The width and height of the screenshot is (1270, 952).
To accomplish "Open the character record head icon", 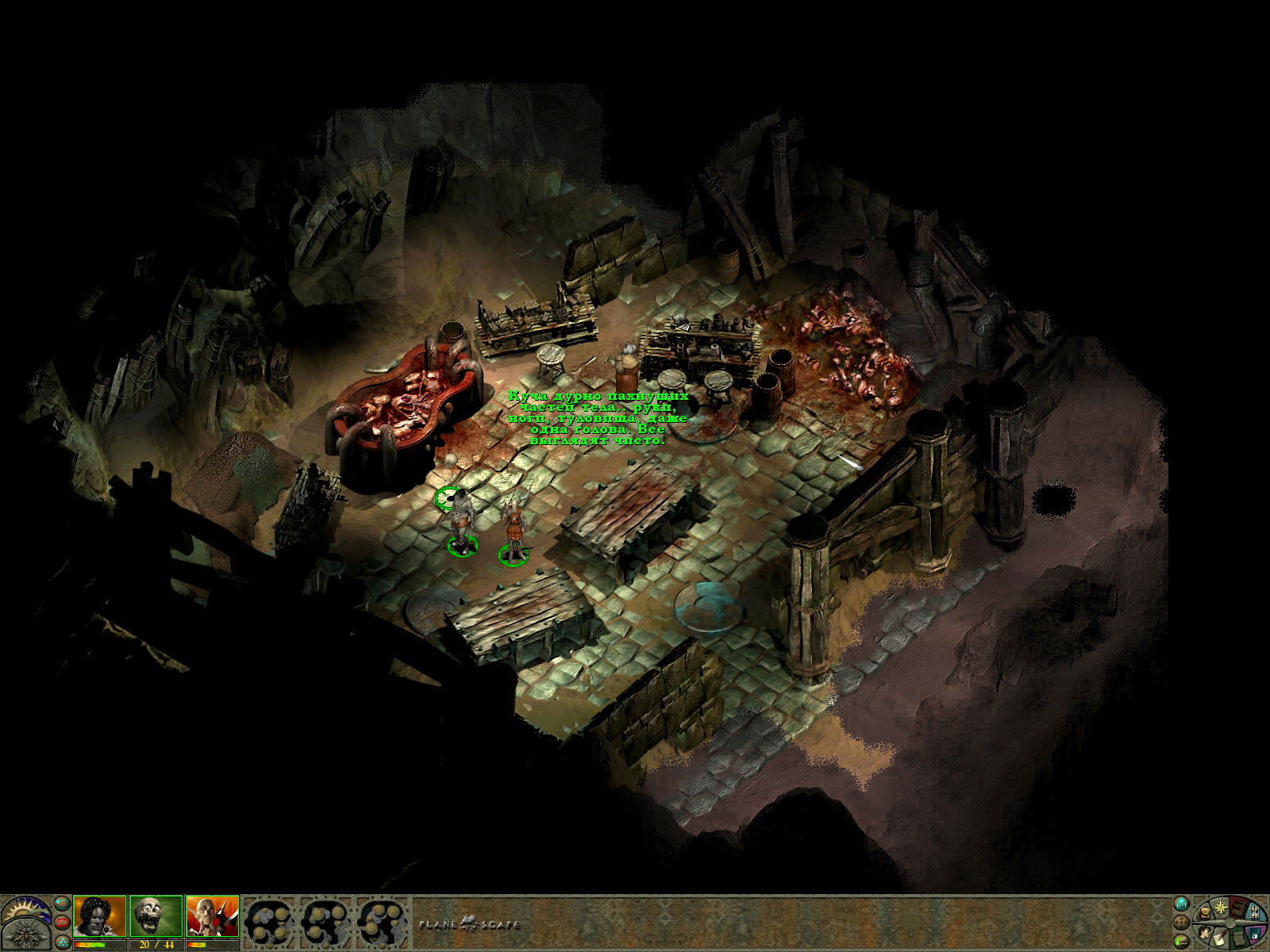I will pyautogui.click(x=1204, y=934).
